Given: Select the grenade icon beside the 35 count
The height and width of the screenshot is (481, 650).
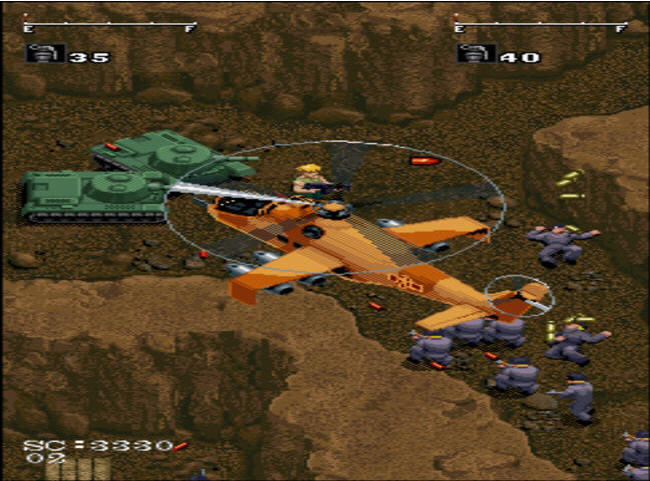Looking at the screenshot, I should click(43, 54).
